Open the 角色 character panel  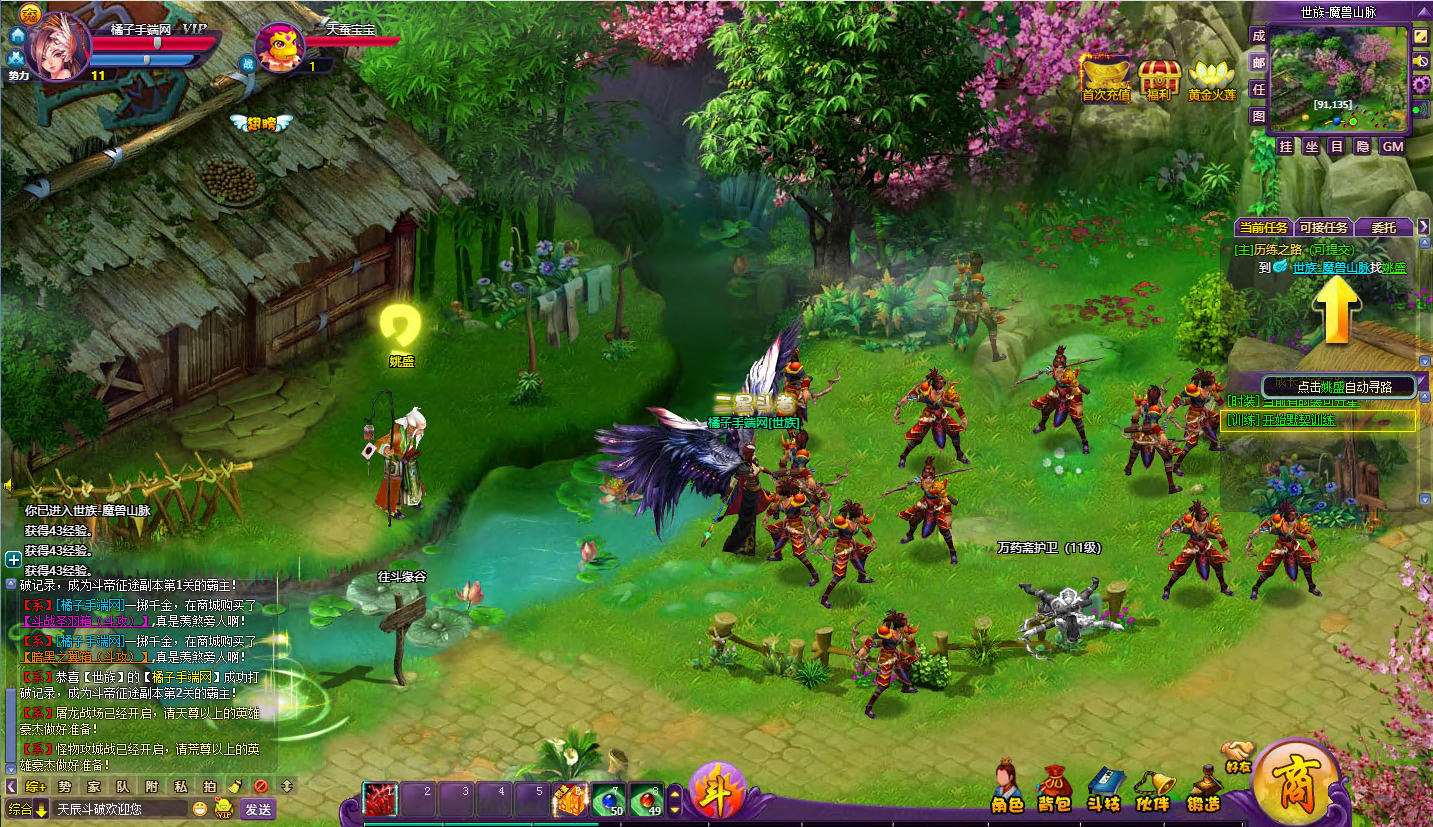point(1007,785)
